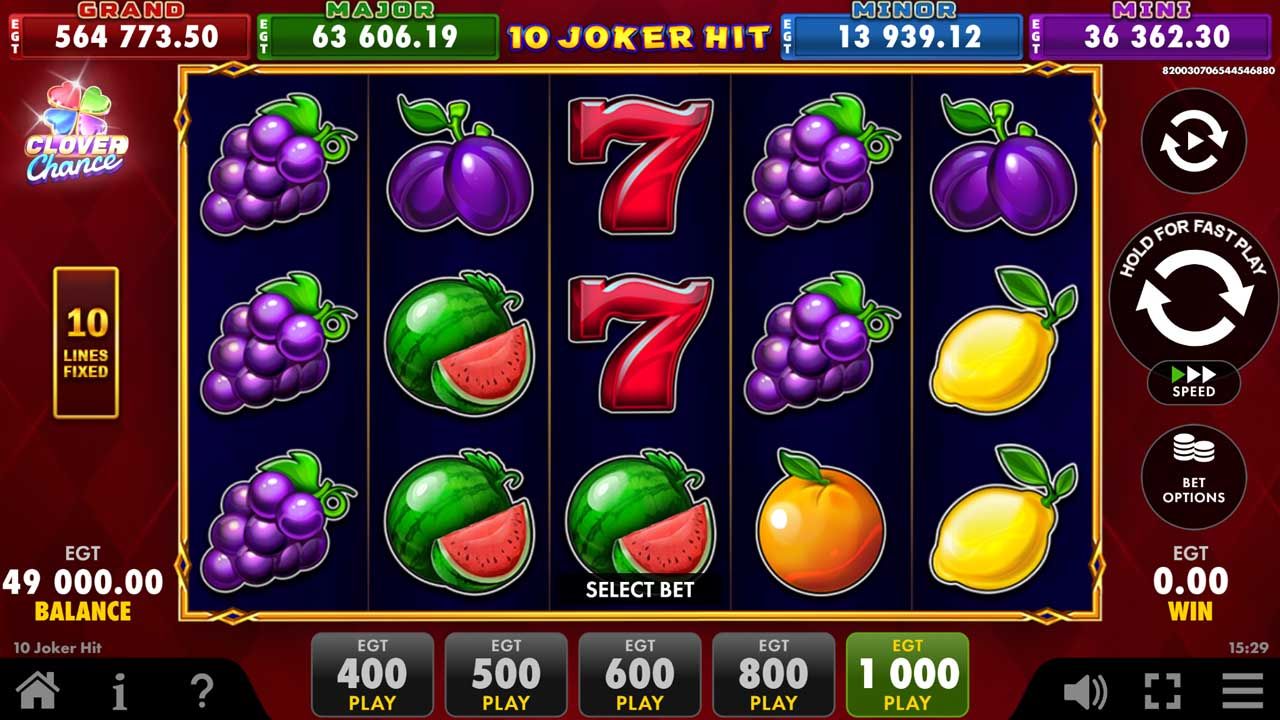Click the Speed adjustment icon
Image resolution: width=1280 pixels, height=720 pixels.
tap(1193, 383)
